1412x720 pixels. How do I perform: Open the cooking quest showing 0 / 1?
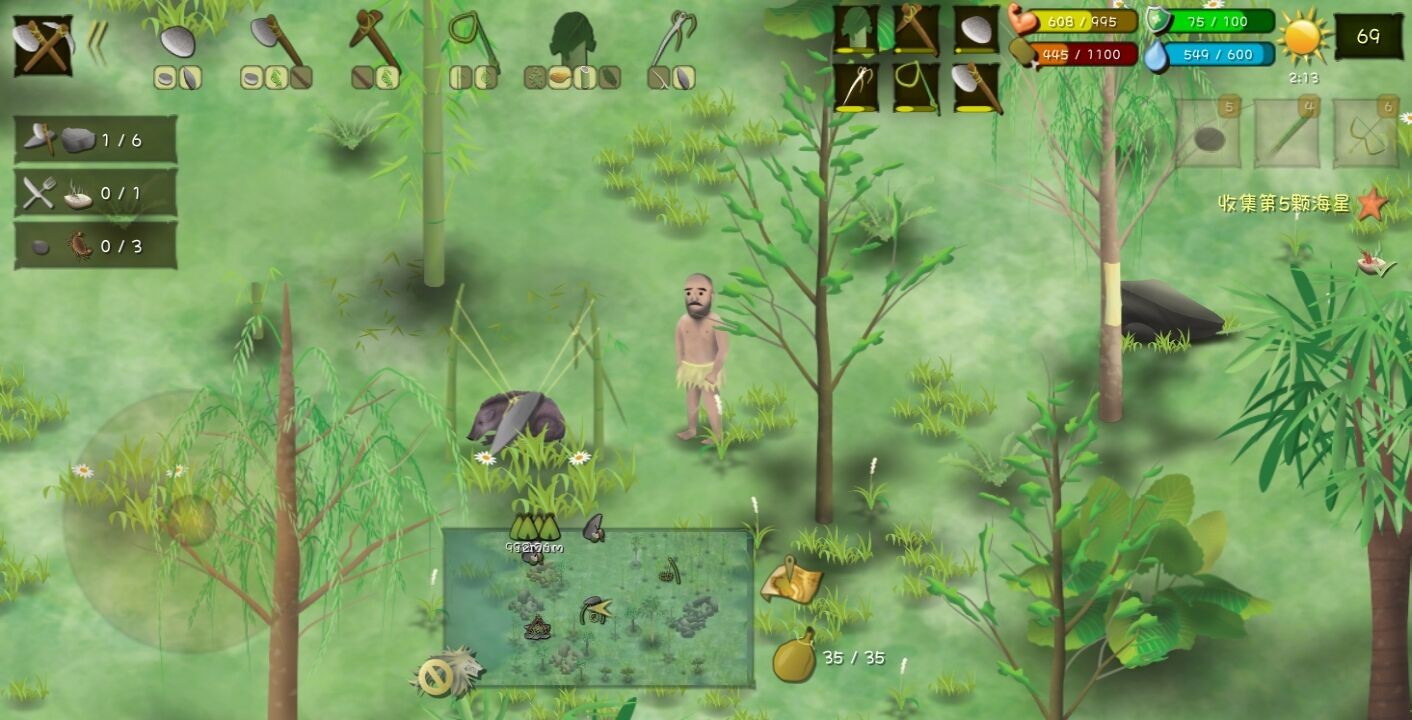click(x=96, y=193)
